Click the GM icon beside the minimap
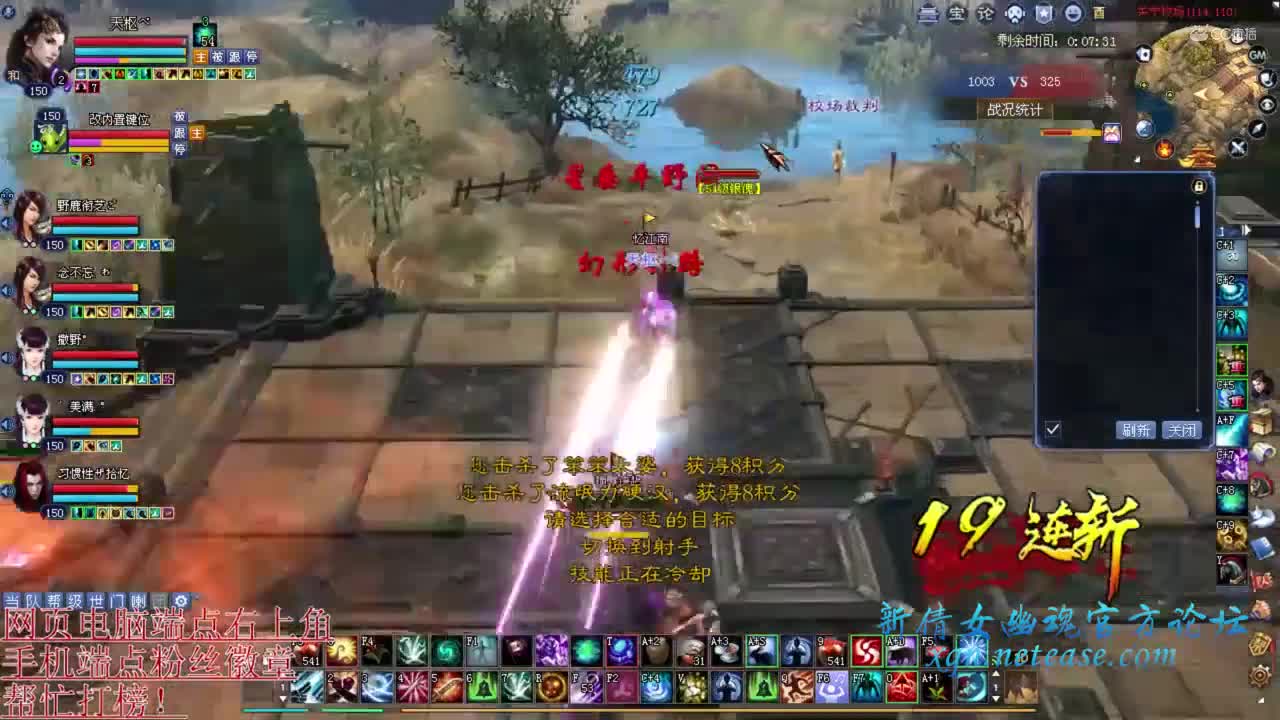 tap(1256, 54)
